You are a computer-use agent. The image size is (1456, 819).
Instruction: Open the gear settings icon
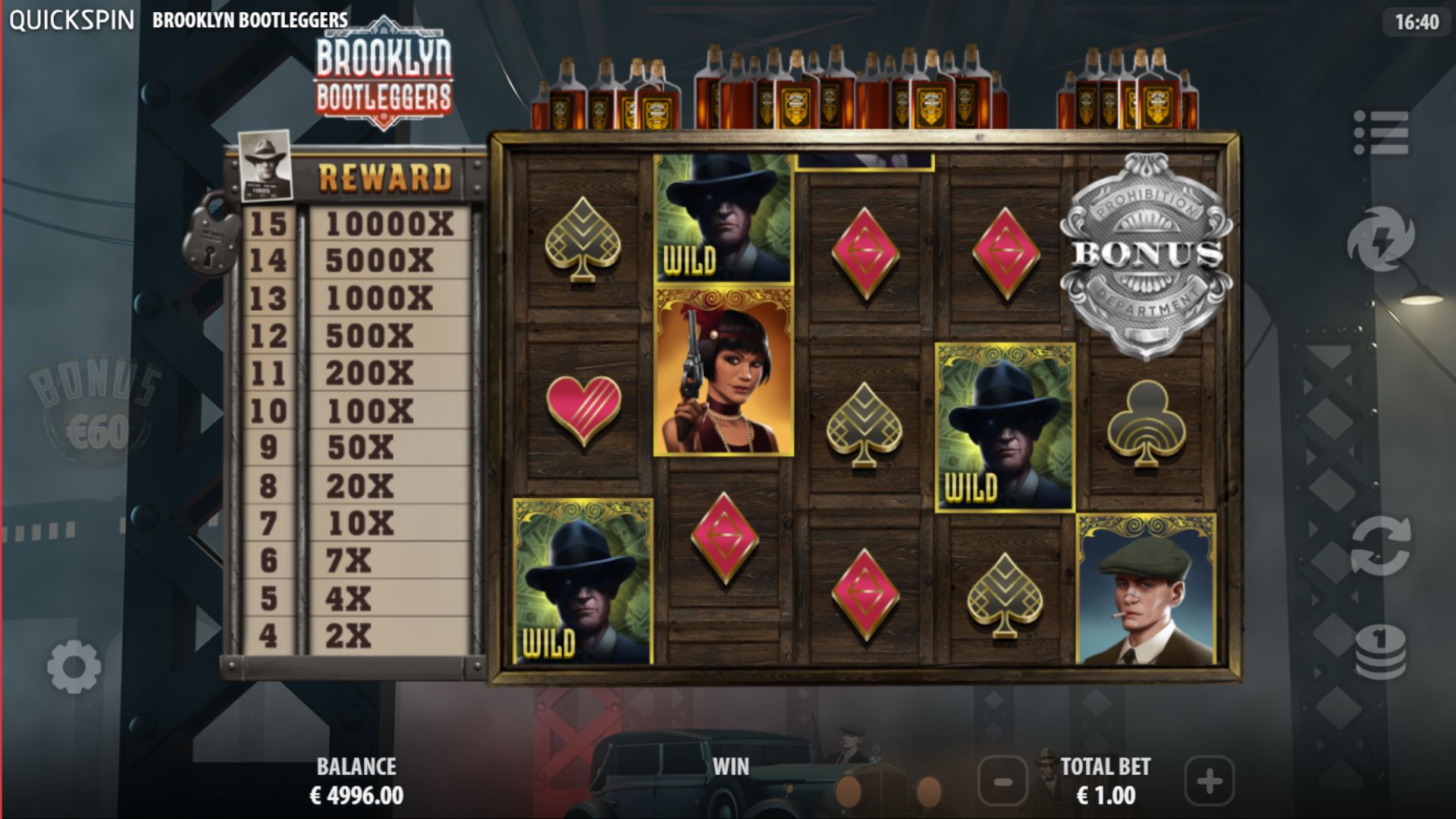pos(74,667)
